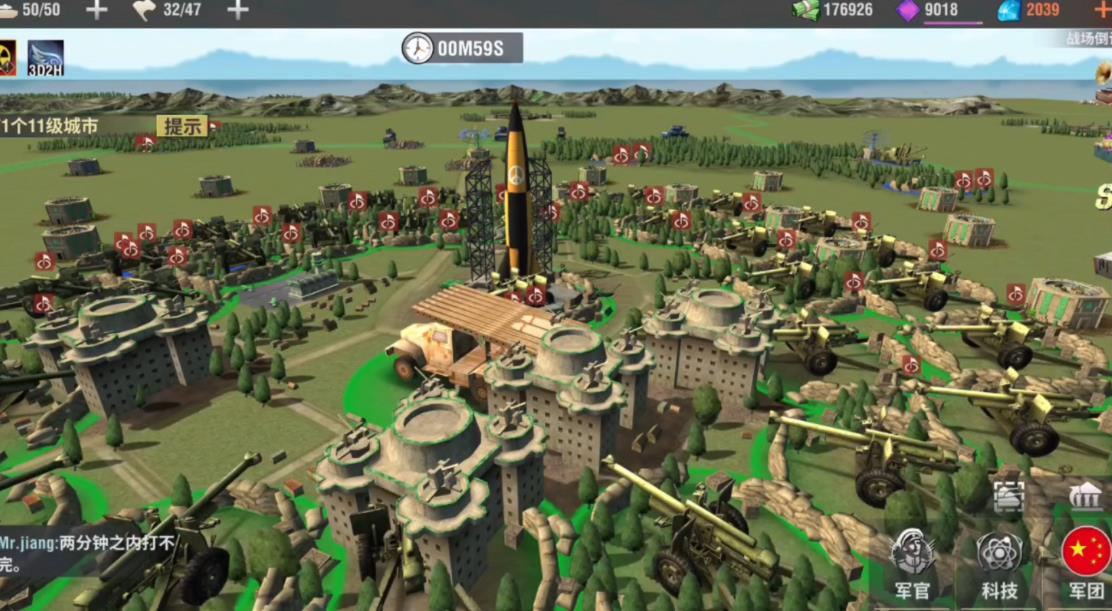Select the 3D2H wing buff icon
The height and width of the screenshot is (611, 1112).
click(45, 58)
